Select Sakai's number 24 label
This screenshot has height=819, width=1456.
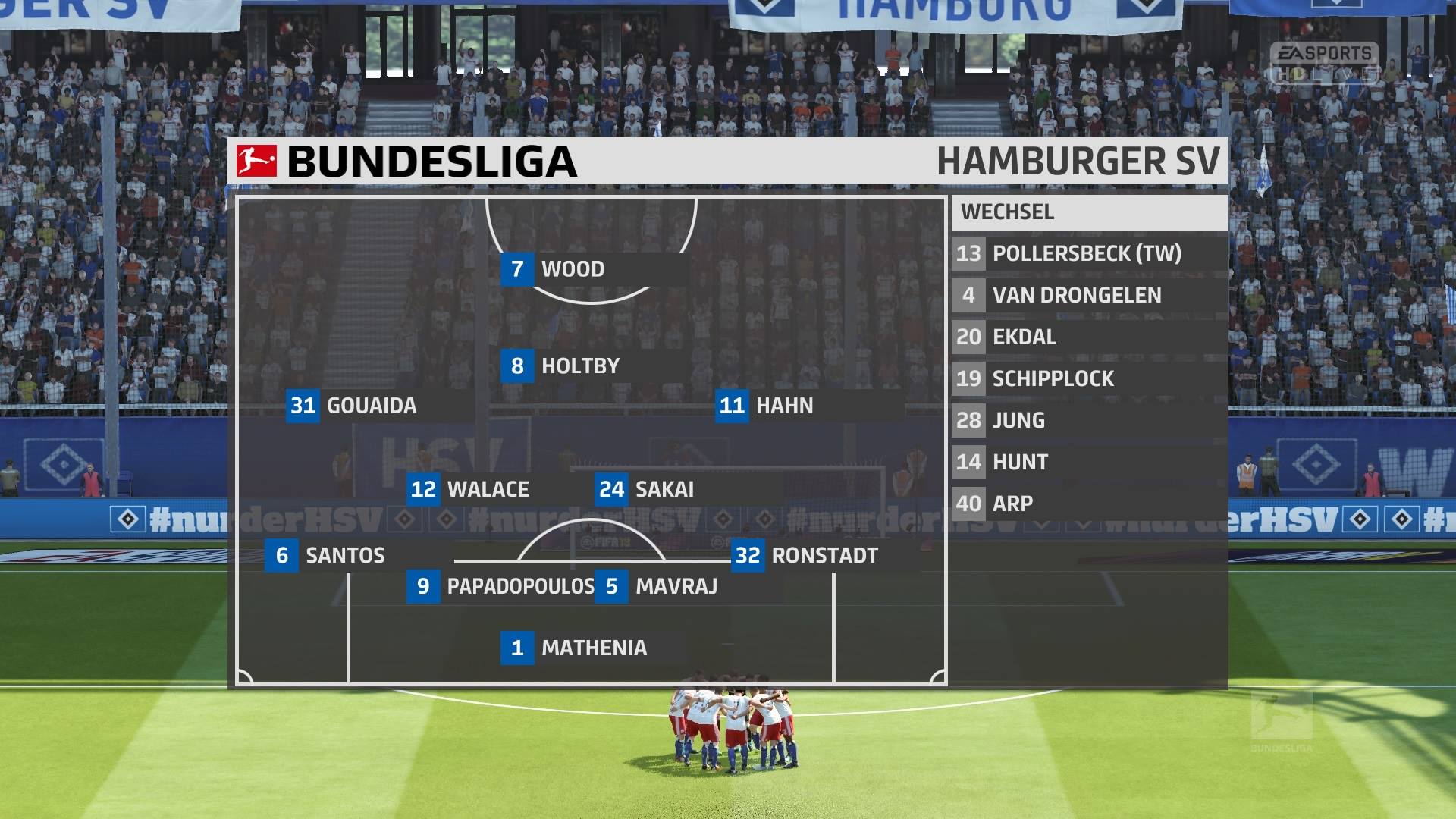point(612,489)
